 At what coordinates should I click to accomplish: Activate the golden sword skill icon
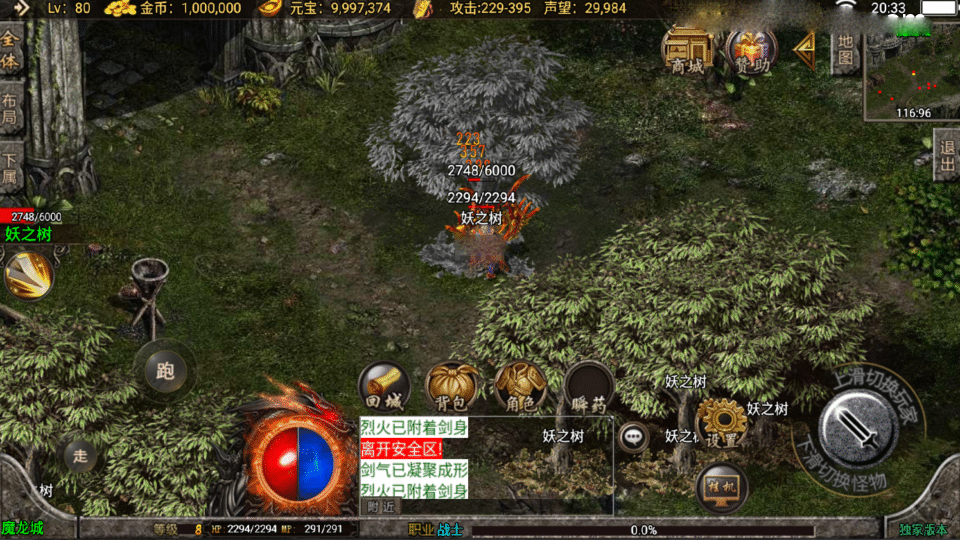point(29,275)
